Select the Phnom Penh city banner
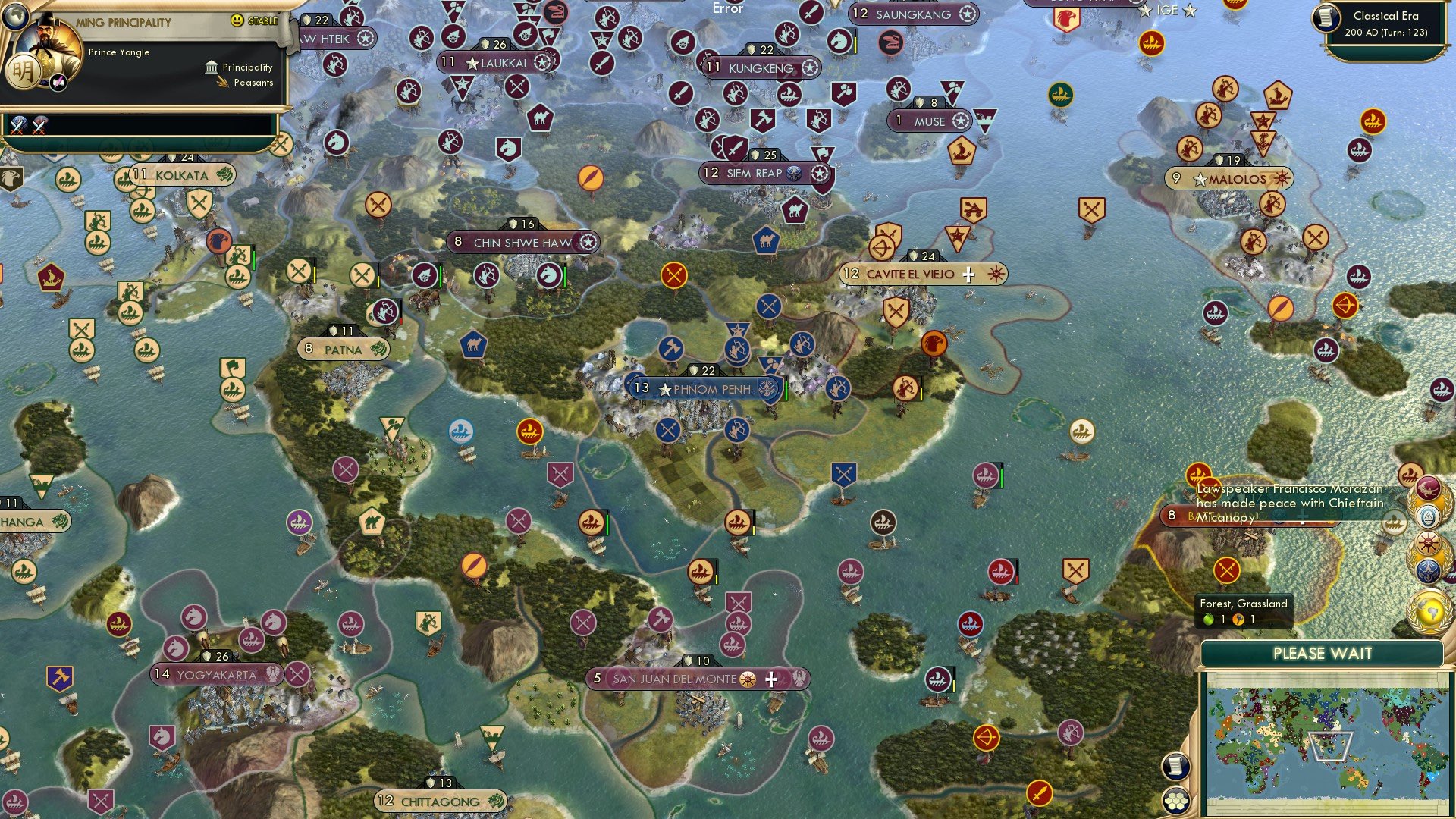The width and height of the screenshot is (1456, 819). [x=698, y=387]
